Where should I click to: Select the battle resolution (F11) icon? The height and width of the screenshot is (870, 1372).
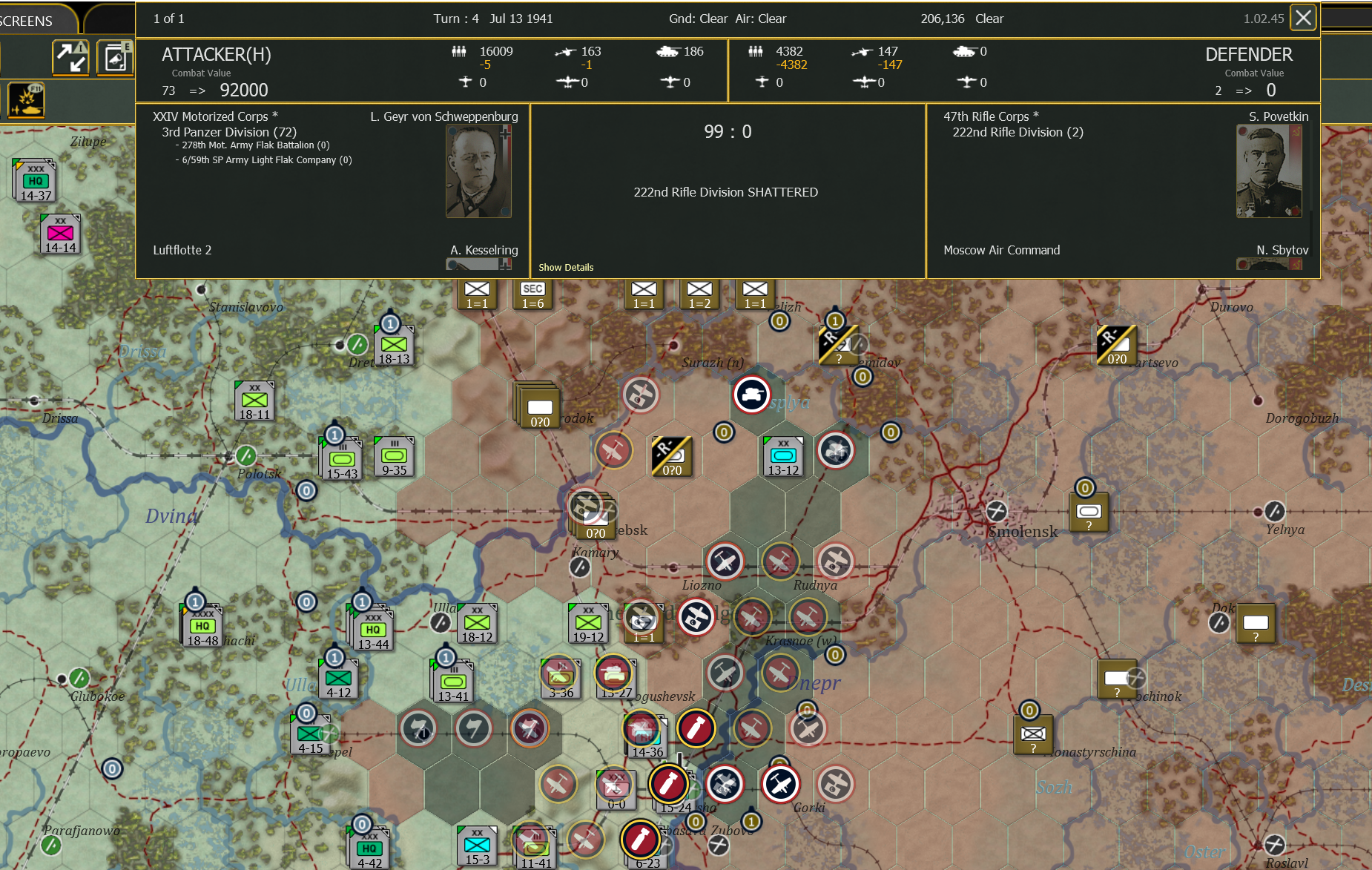(x=27, y=100)
